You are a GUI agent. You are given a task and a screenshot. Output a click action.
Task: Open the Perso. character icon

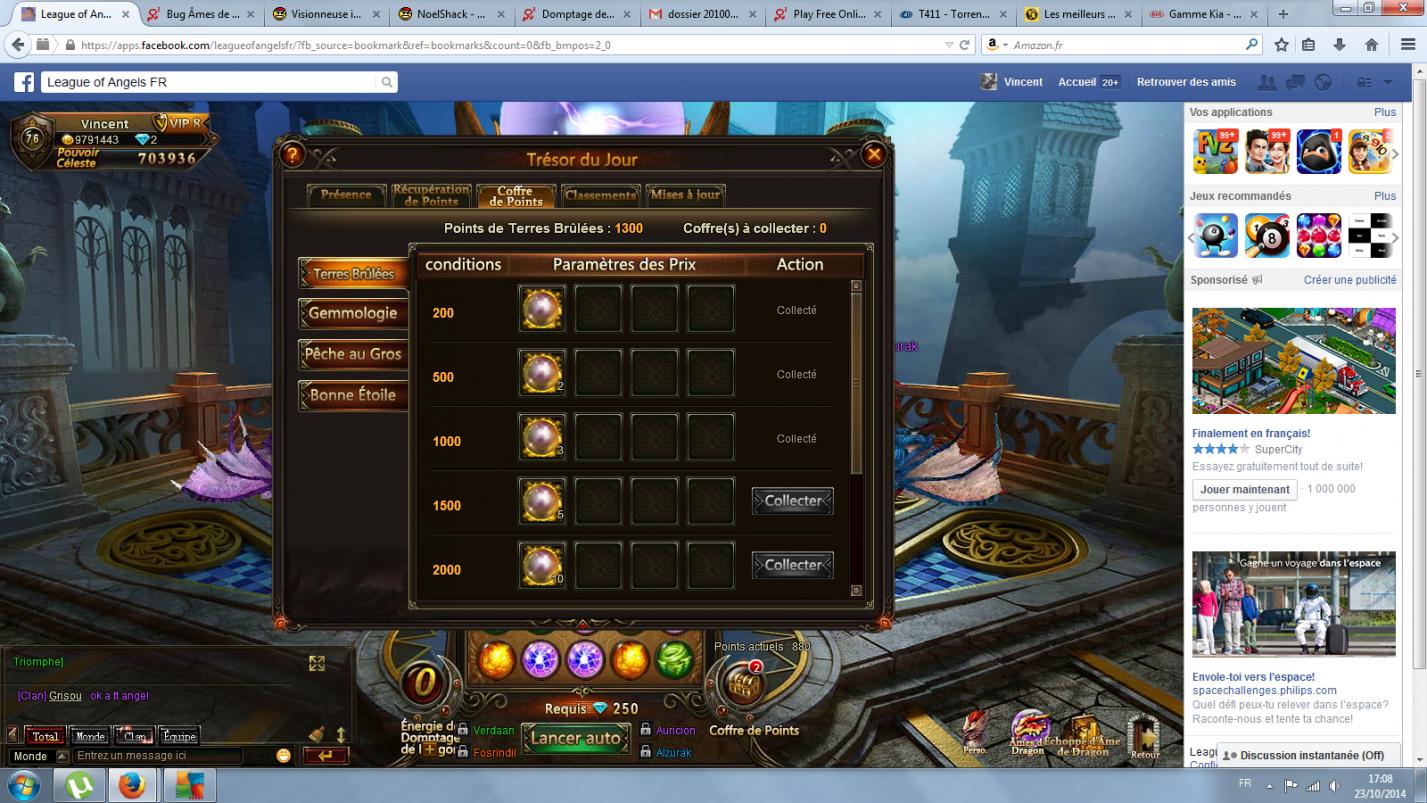(x=975, y=731)
